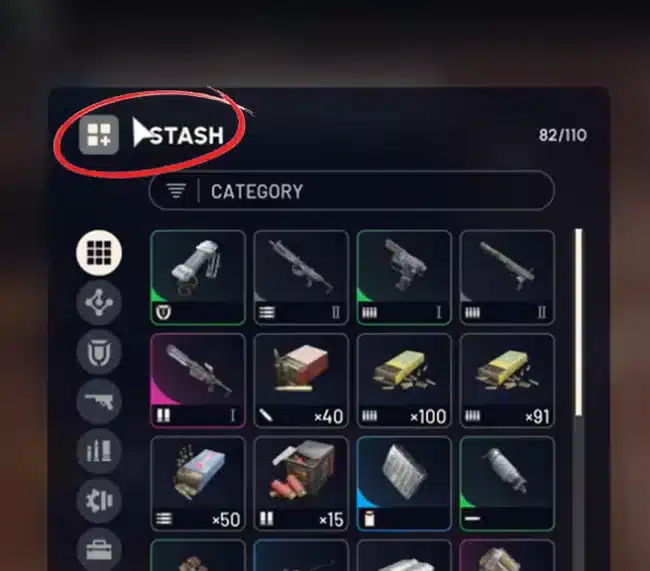The width and height of the screenshot is (650, 571).
Task: Click the stash expand grid-plus button
Action: [99, 134]
